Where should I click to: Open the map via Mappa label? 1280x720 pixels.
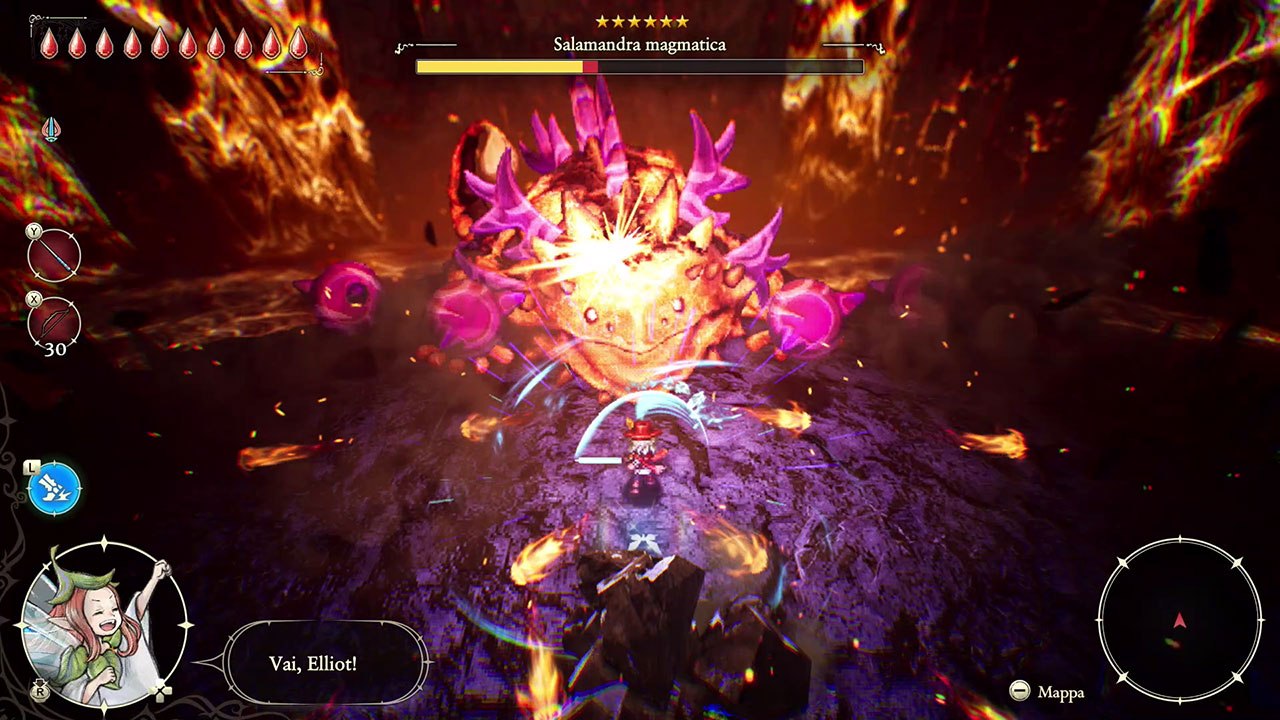1060,692
